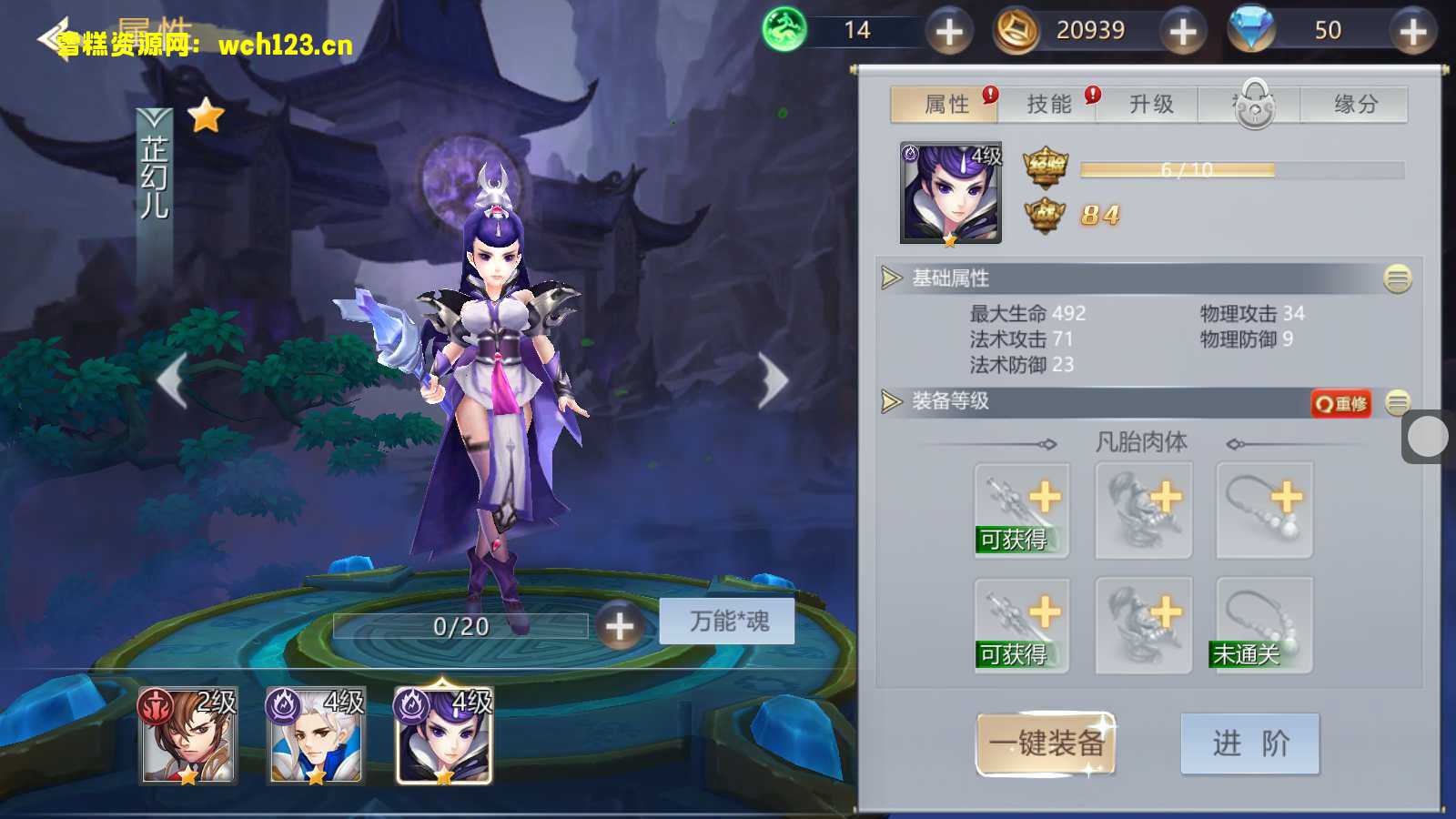Click the necklace slot marked 未通关
The height and width of the screenshot is (819, 1456).
(x=1263, y=624)
